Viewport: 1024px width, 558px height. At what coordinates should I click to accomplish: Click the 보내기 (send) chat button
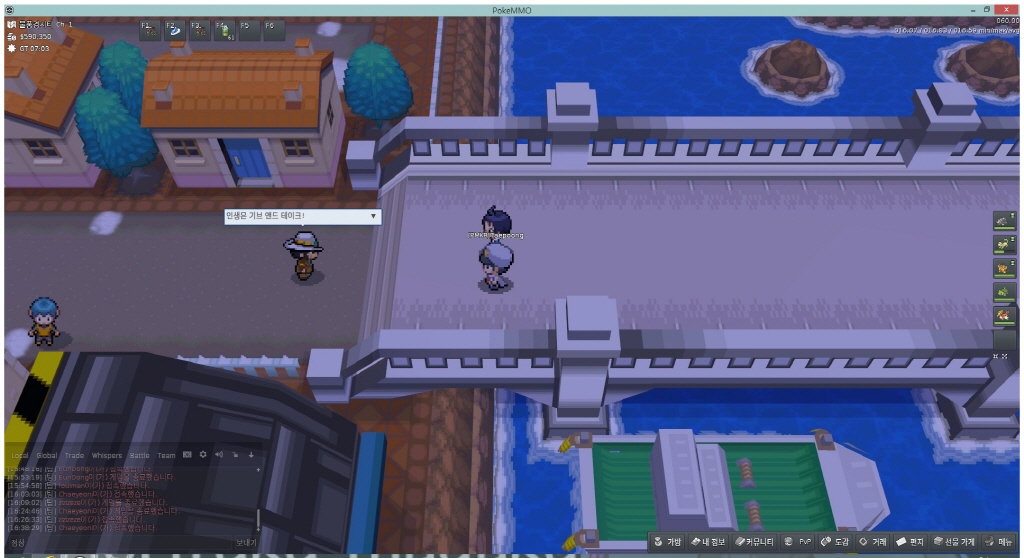pos(246,542)
